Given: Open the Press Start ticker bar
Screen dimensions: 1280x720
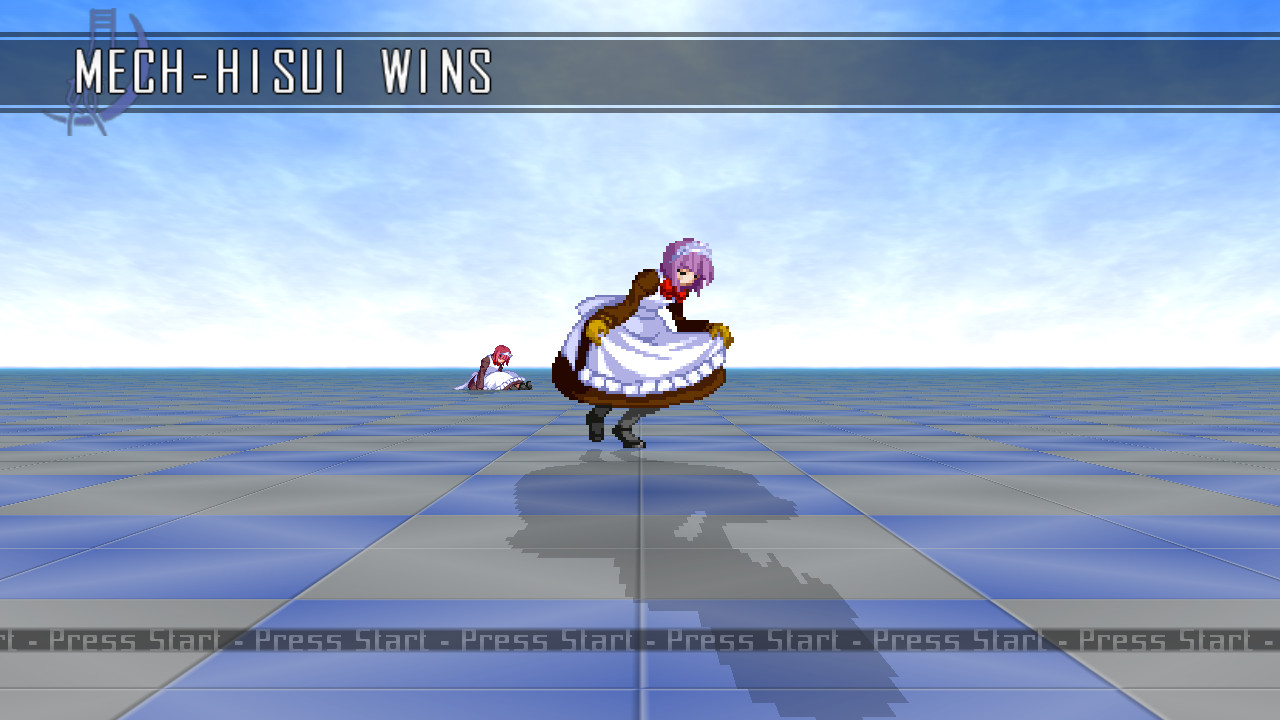Looking at the screenshot, I should pos(640,640).
